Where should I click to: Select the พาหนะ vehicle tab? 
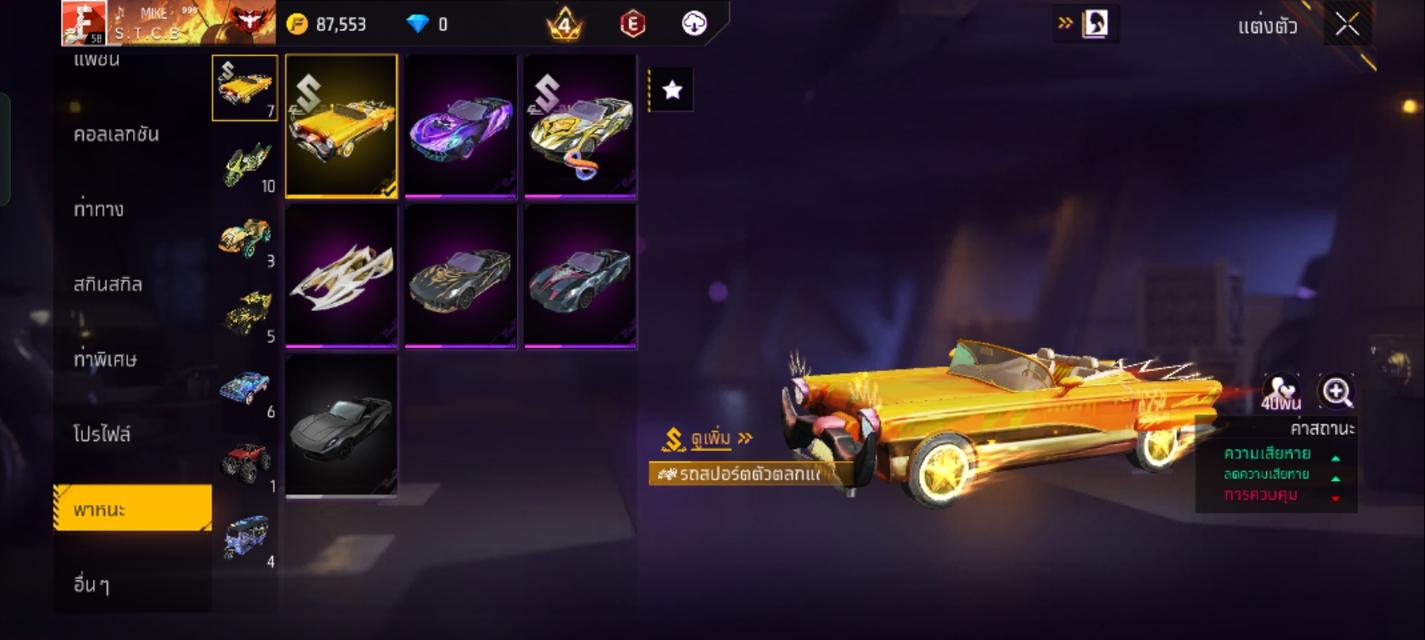tap(132, 509)
